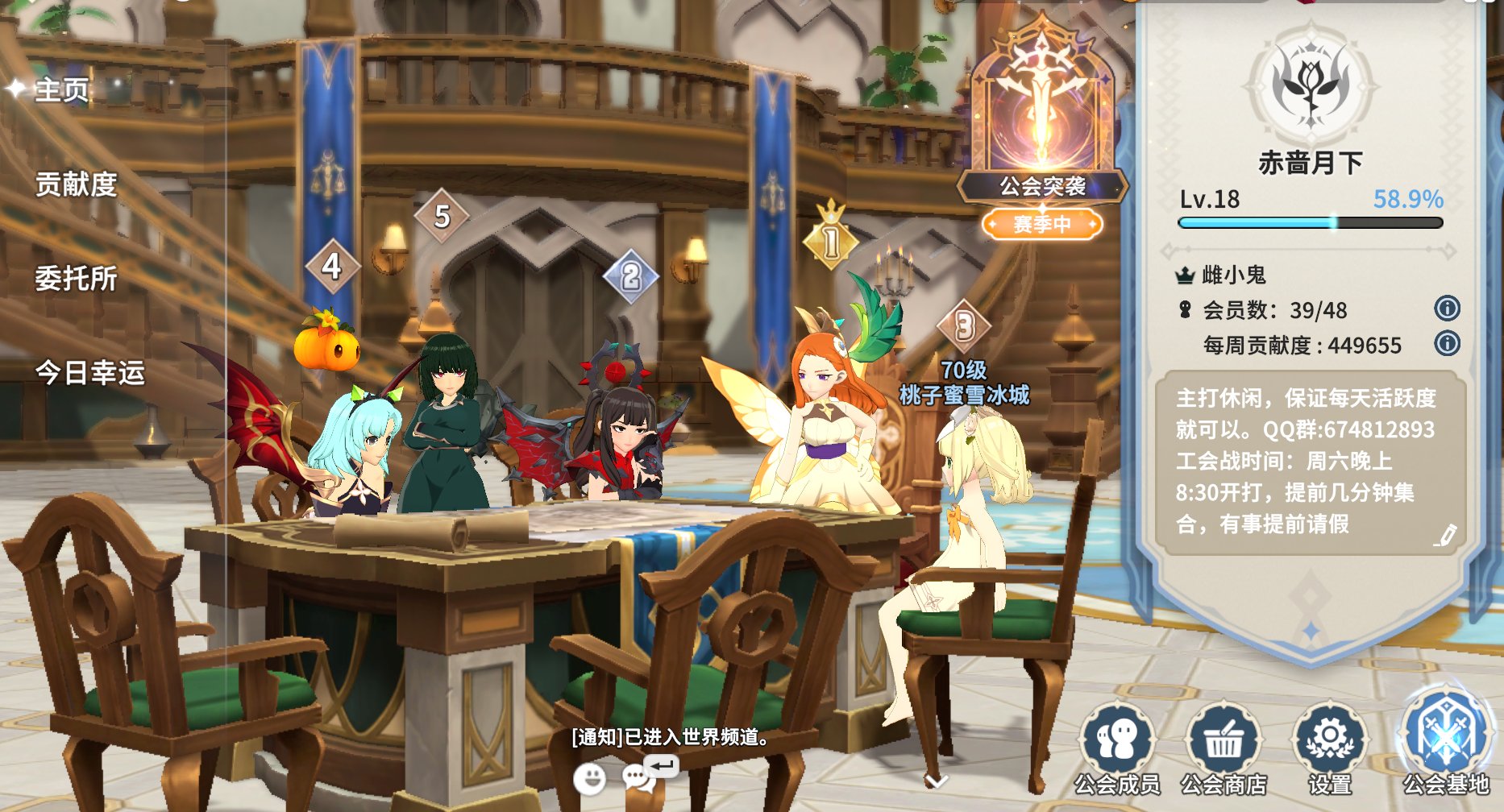
Task: Show info for 会员数 member count
Action: [1447, 309]
